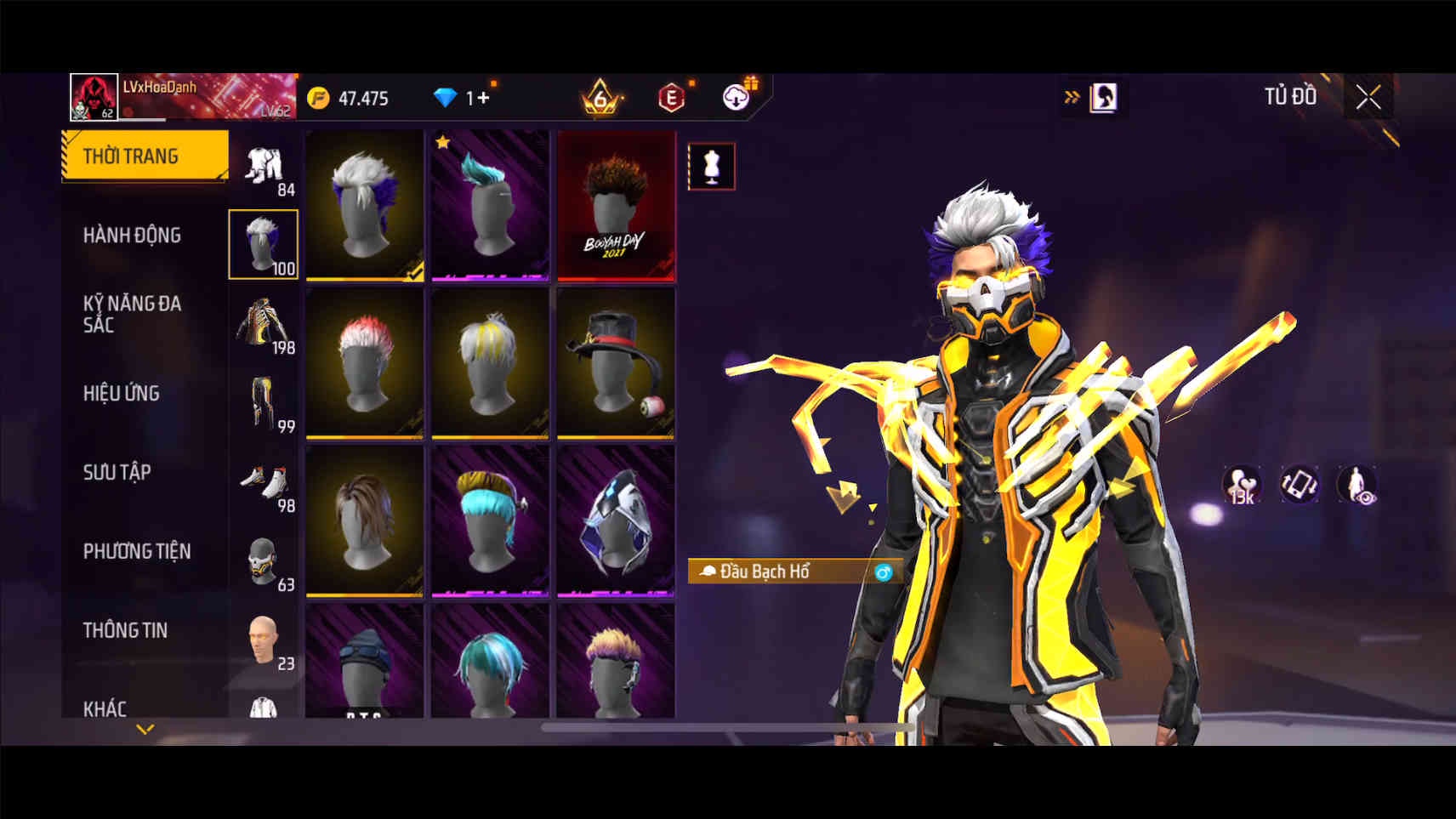1456x819 pixels.
Task: Go to the Sưu Tập tab
Action: [117, 472]
